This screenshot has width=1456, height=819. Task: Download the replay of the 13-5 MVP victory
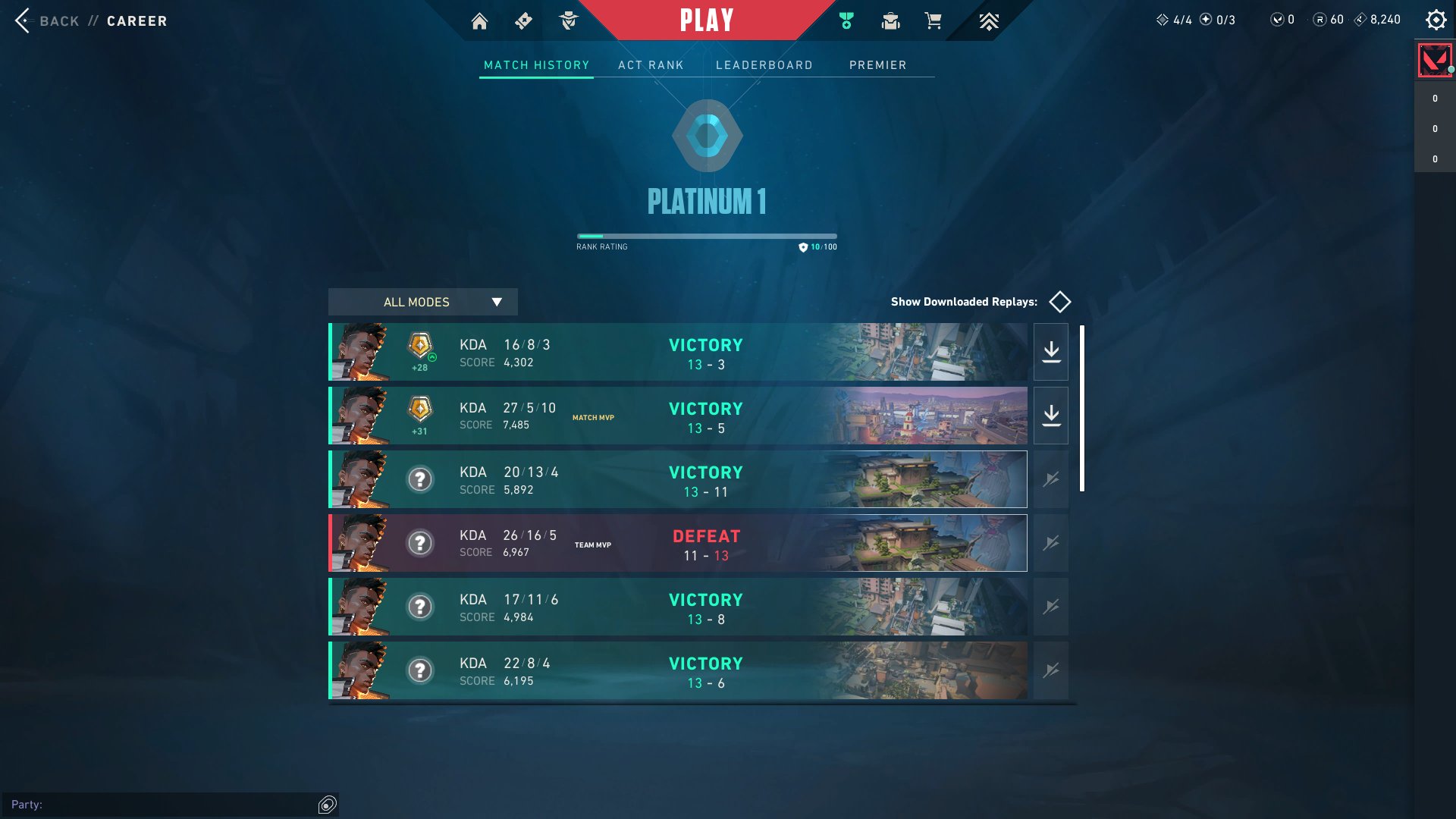pyautogui.click(x=1050, y=415)
